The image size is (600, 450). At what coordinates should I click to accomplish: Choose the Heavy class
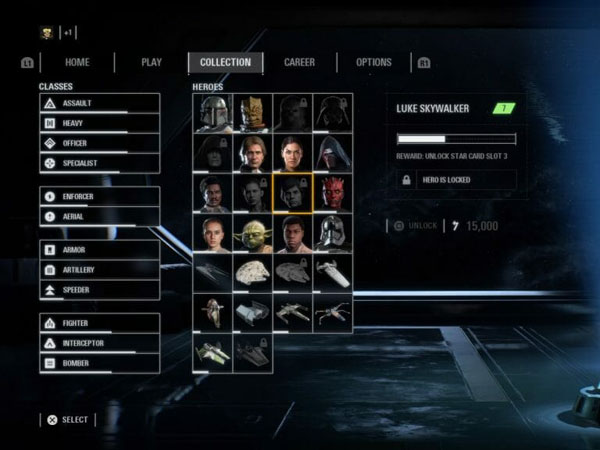[x=99, y=123]
